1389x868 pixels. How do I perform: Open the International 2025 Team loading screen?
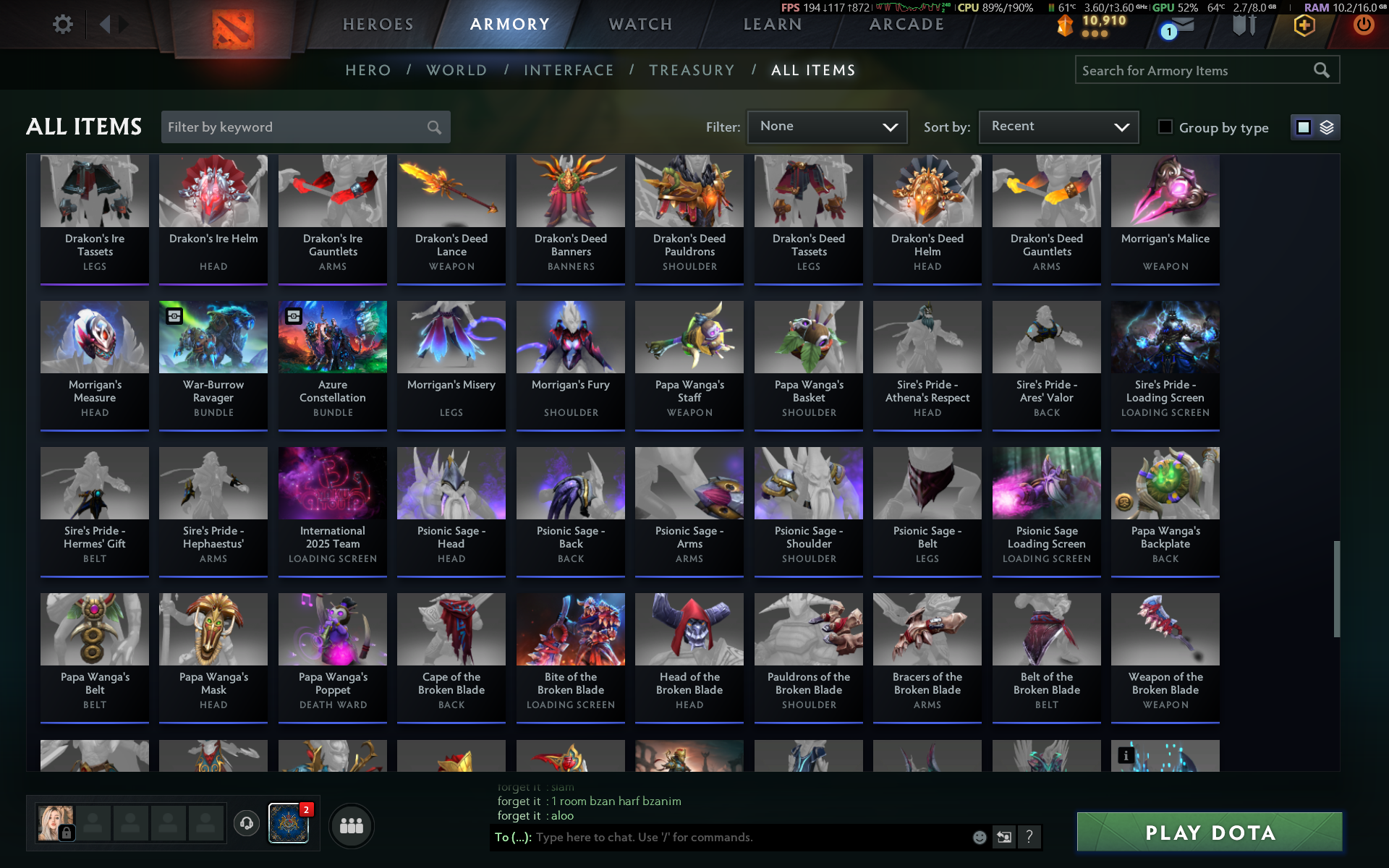[x=333, y=511]
